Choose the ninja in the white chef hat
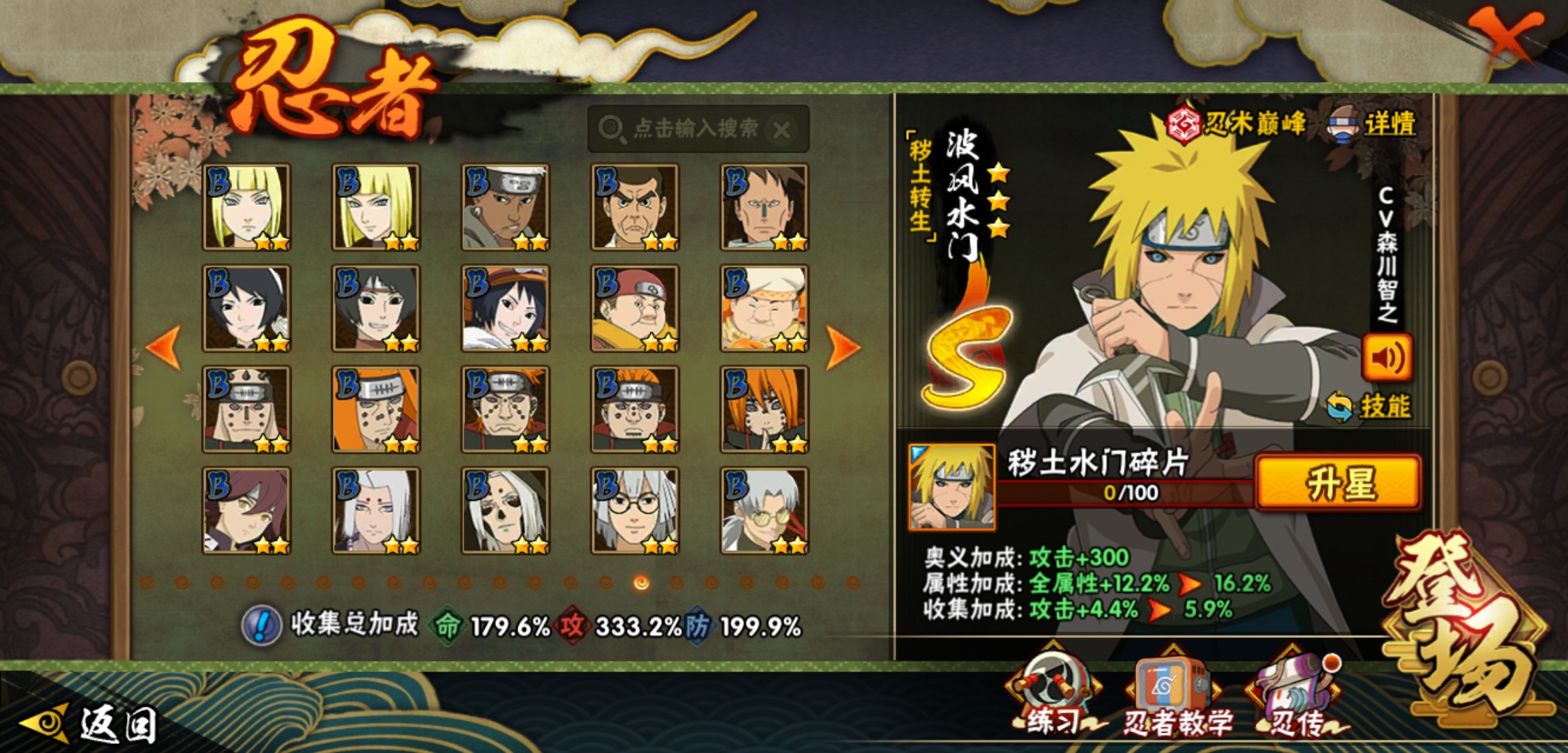 (x=764, y=309)
